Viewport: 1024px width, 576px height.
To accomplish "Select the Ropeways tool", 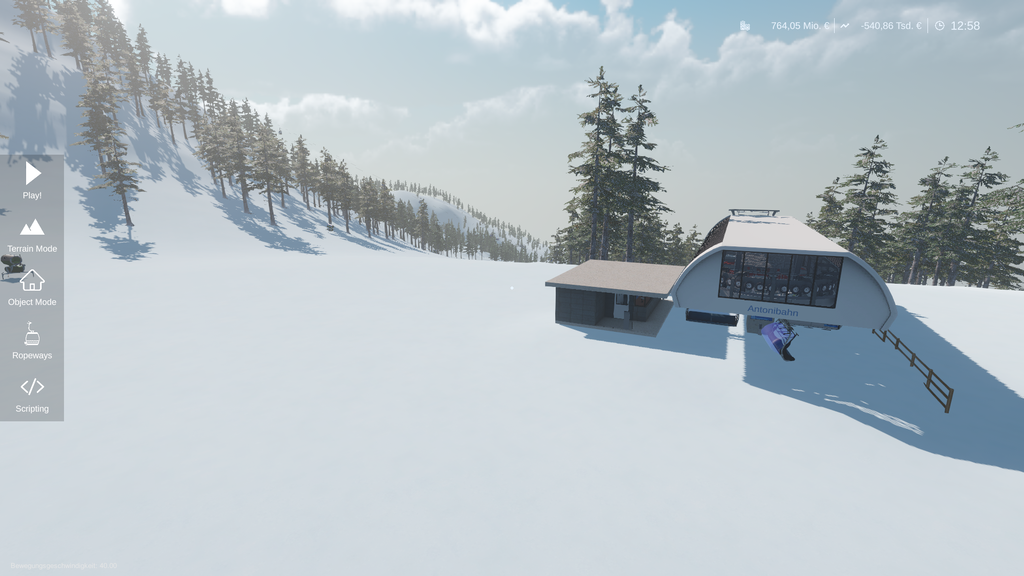I will tap(32, 339).
